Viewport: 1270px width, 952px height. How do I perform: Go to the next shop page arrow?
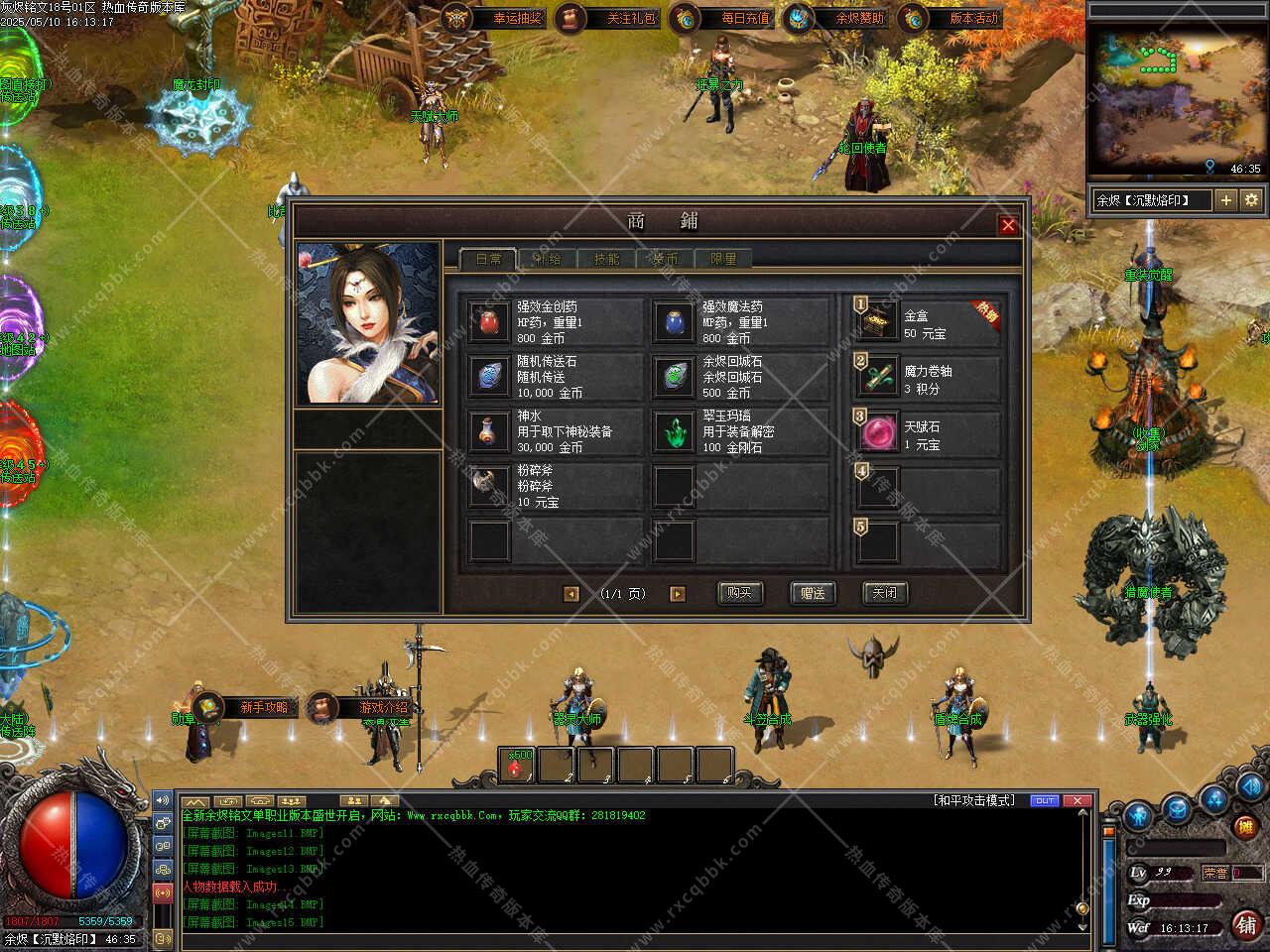[678, 594]
